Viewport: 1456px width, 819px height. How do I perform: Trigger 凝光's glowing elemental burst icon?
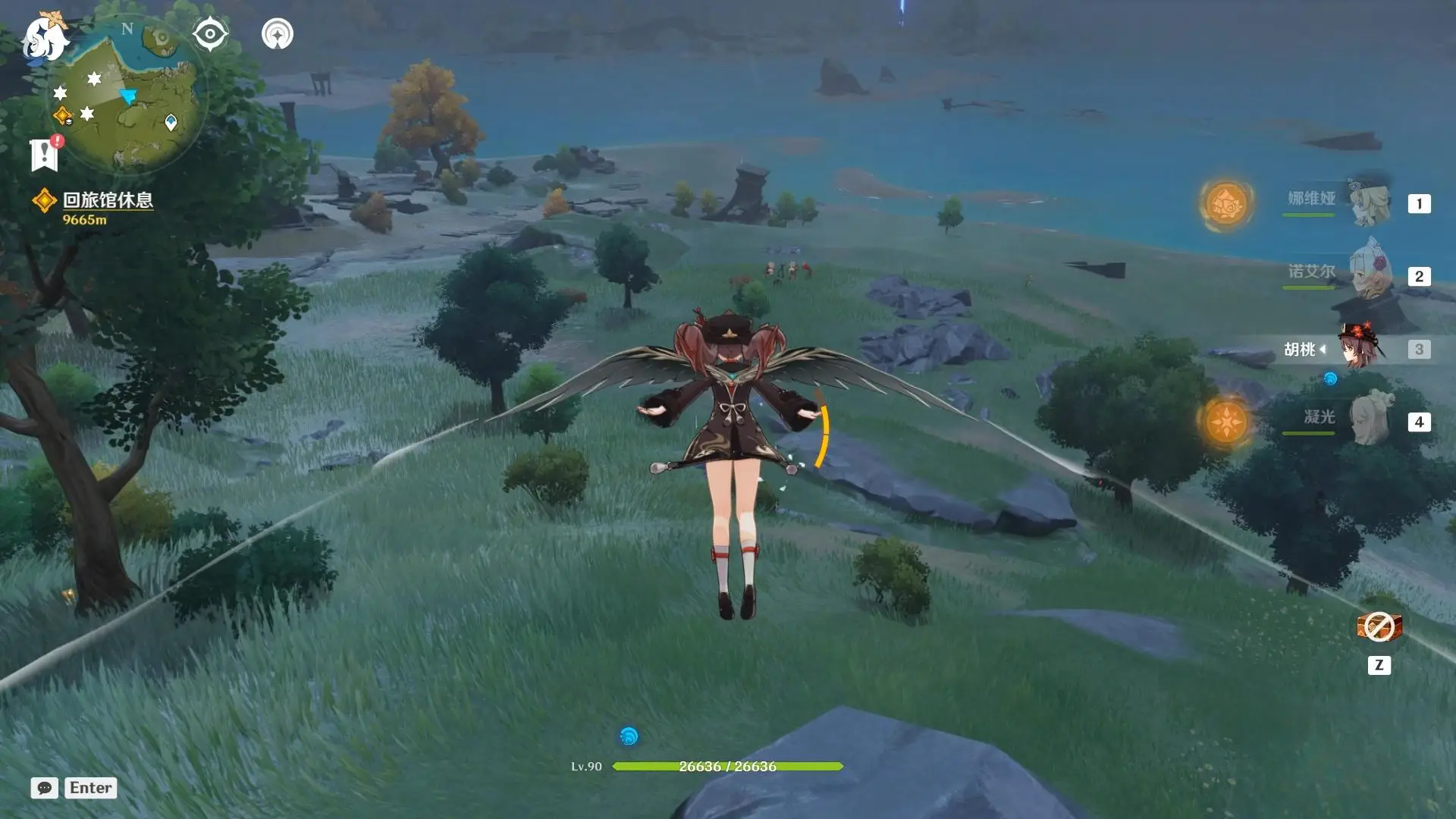coord(1225,422)
